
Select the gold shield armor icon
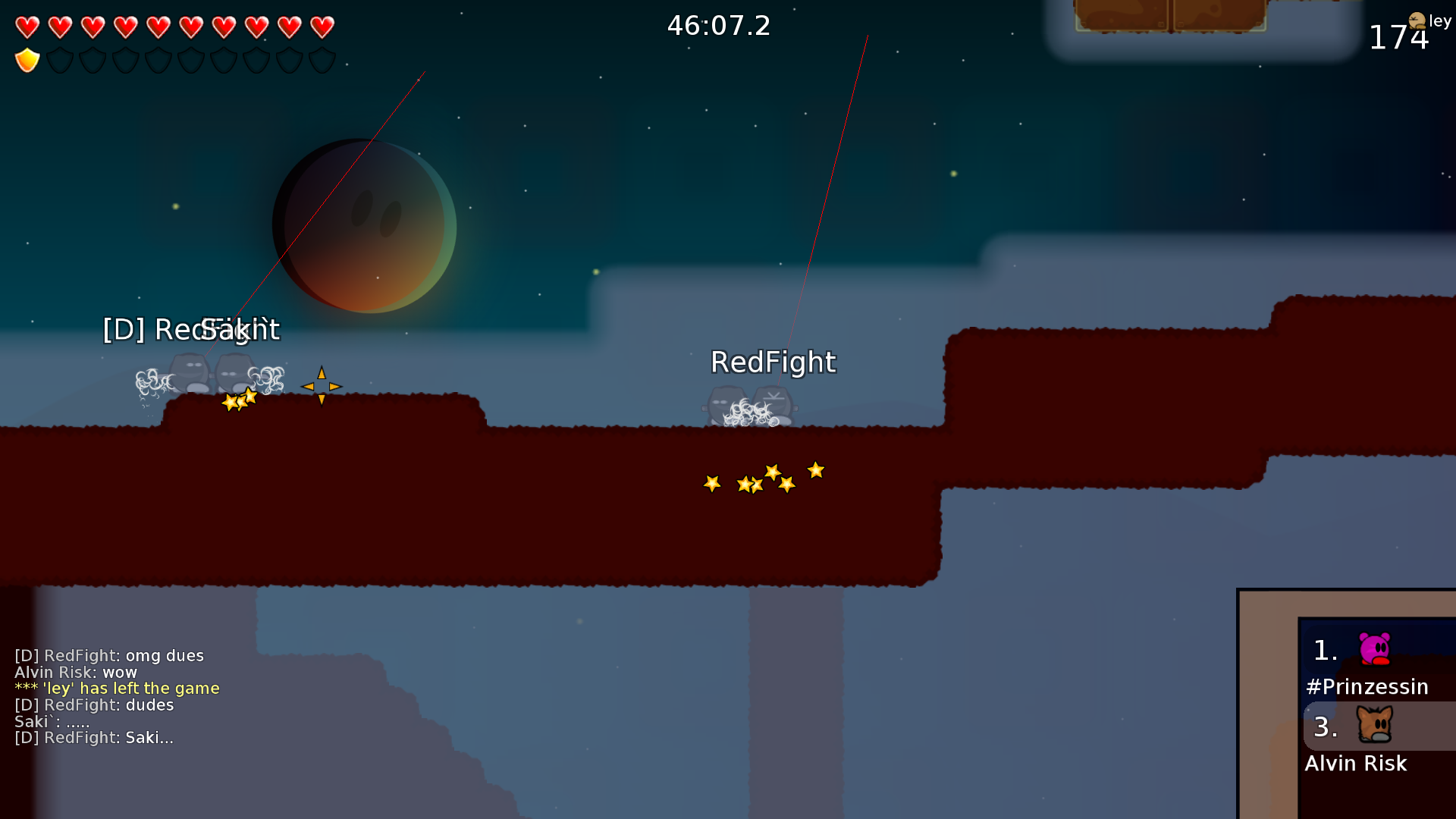[x=27, y=58]
